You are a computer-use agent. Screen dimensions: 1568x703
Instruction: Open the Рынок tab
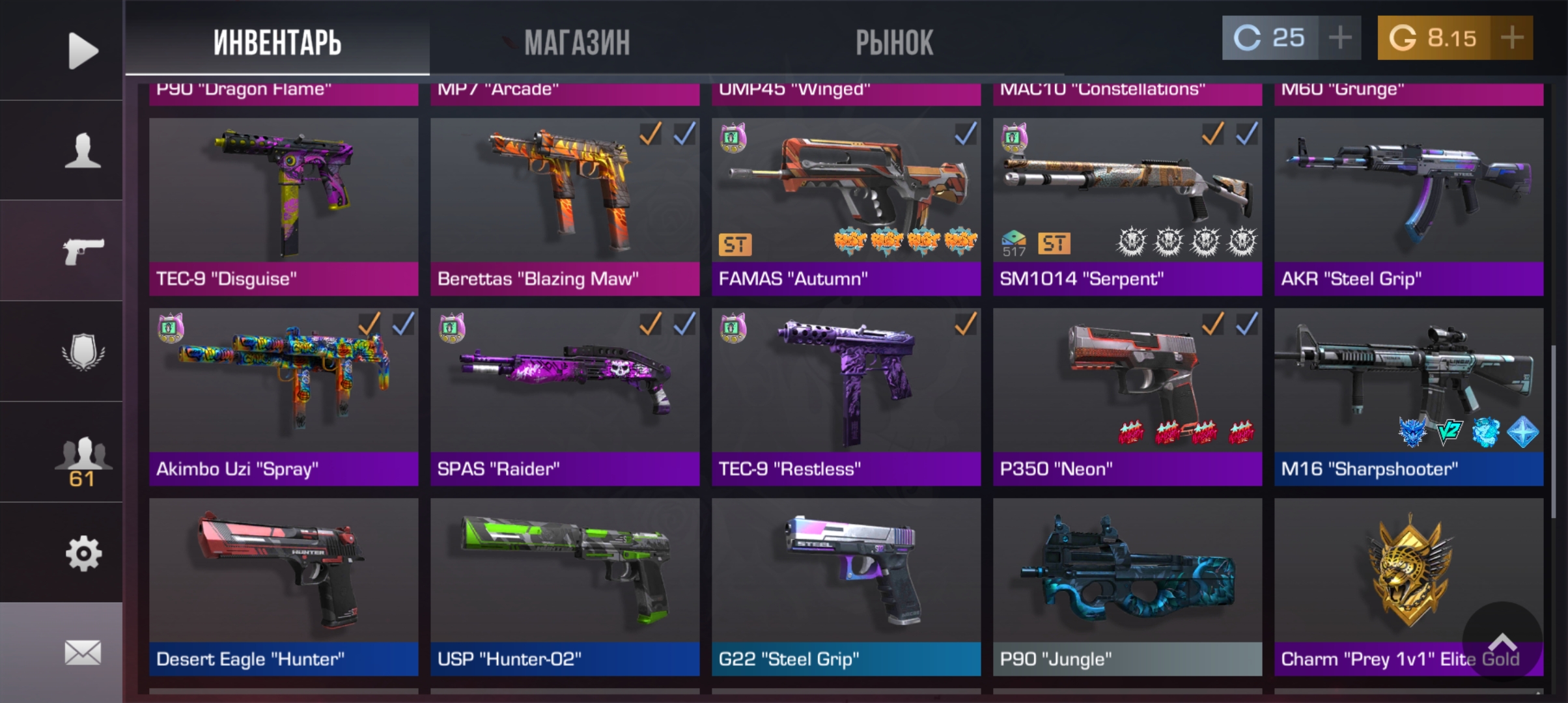click(x=894, y=43)
